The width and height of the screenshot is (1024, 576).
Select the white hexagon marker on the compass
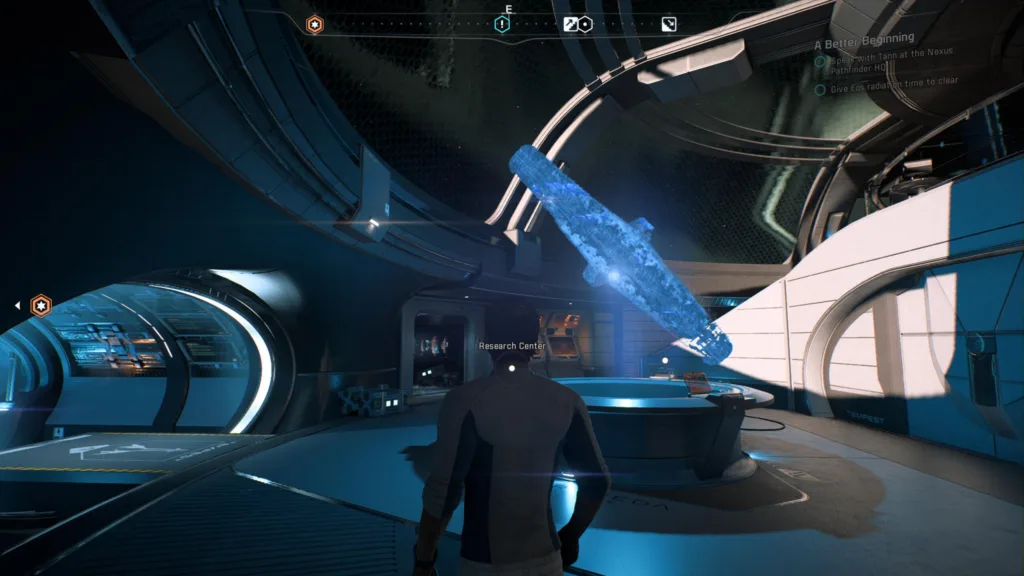[x=586, y=24]
